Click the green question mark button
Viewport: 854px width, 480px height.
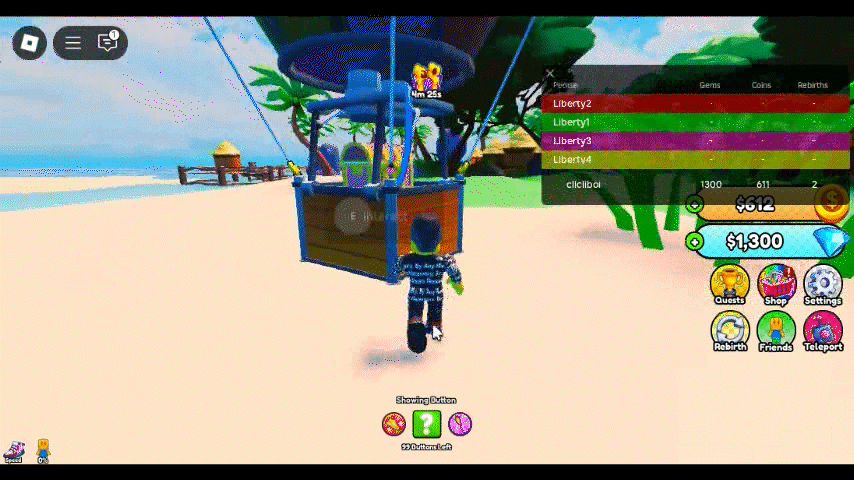(427, 424)
